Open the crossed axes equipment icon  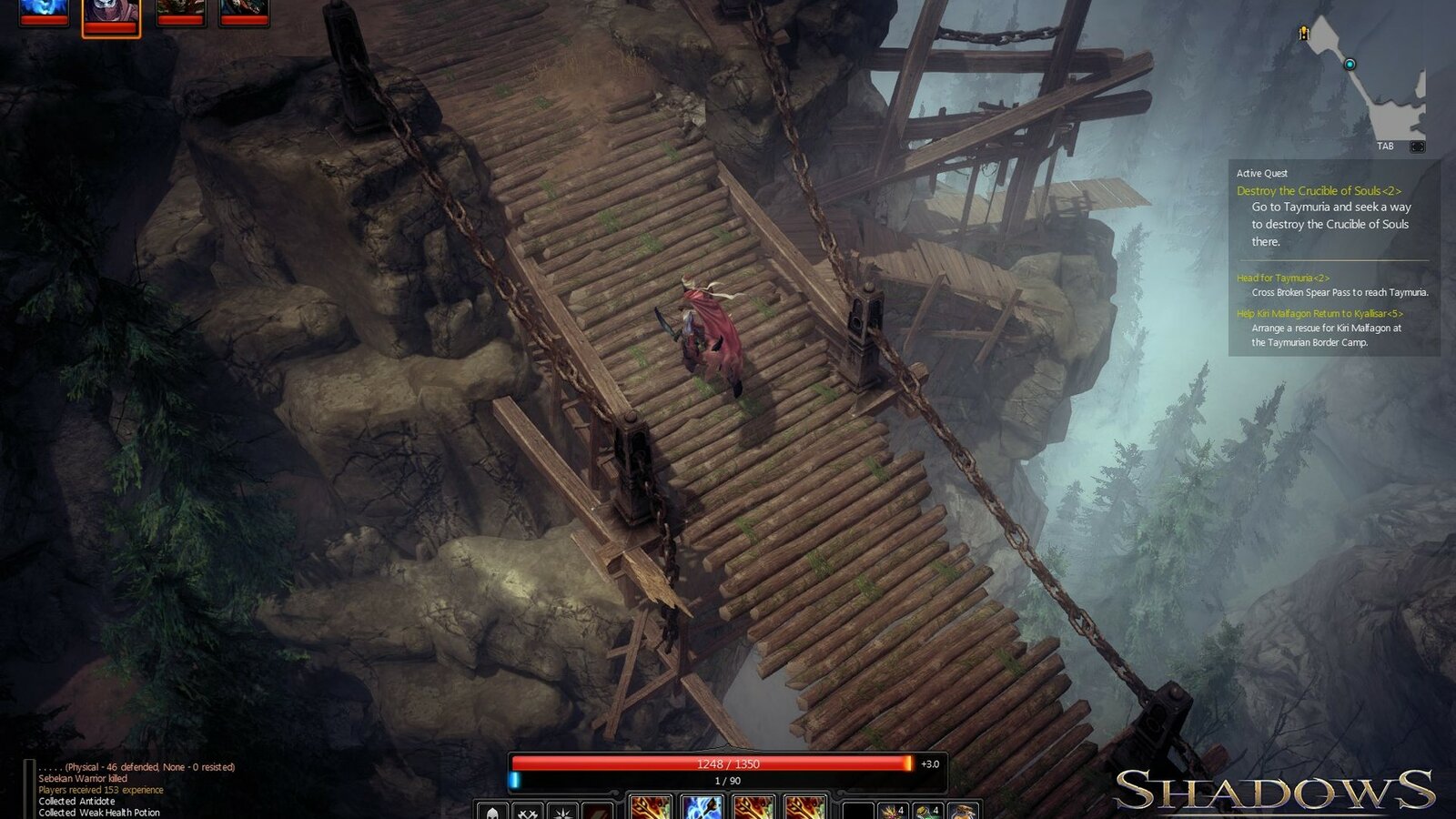[x=529, y=809]
